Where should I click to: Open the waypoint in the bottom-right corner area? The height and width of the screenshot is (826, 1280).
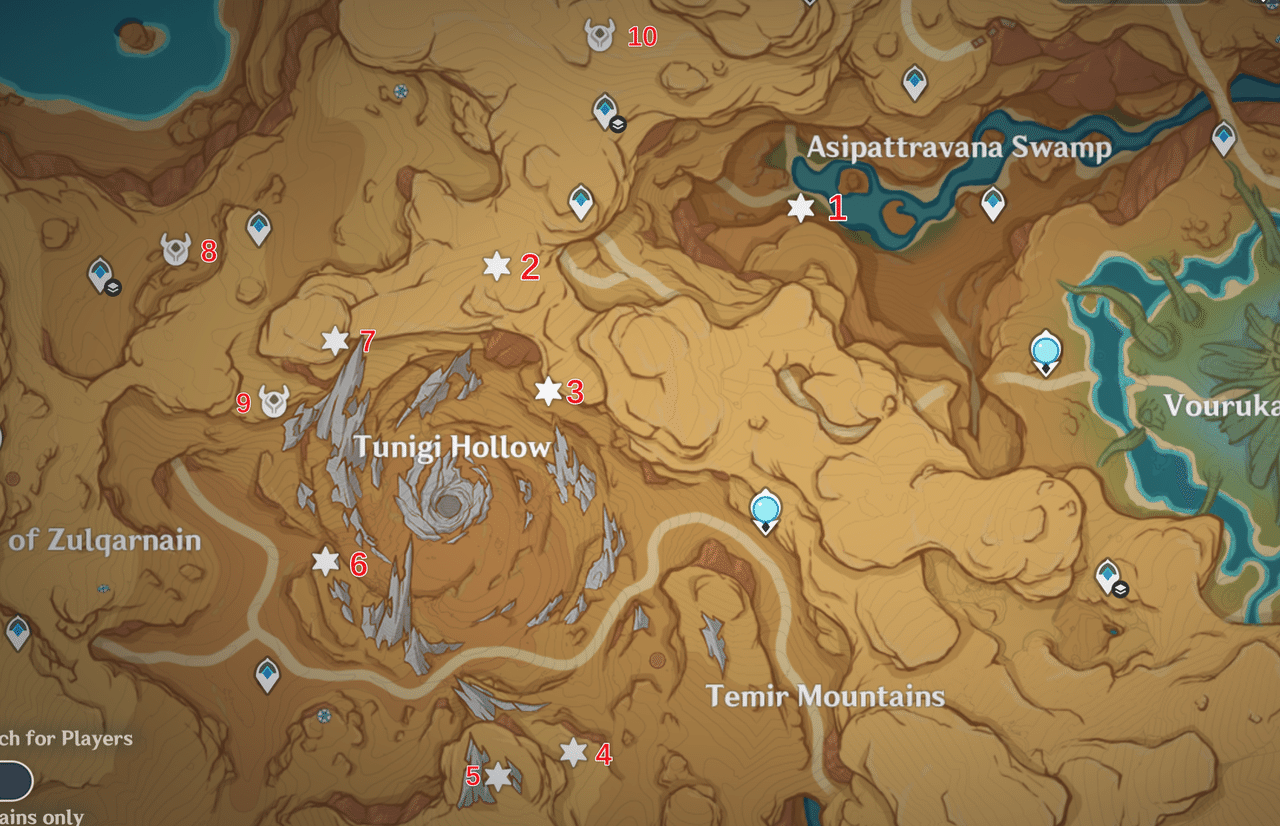pyautogui.click(x=1107, y=573)
